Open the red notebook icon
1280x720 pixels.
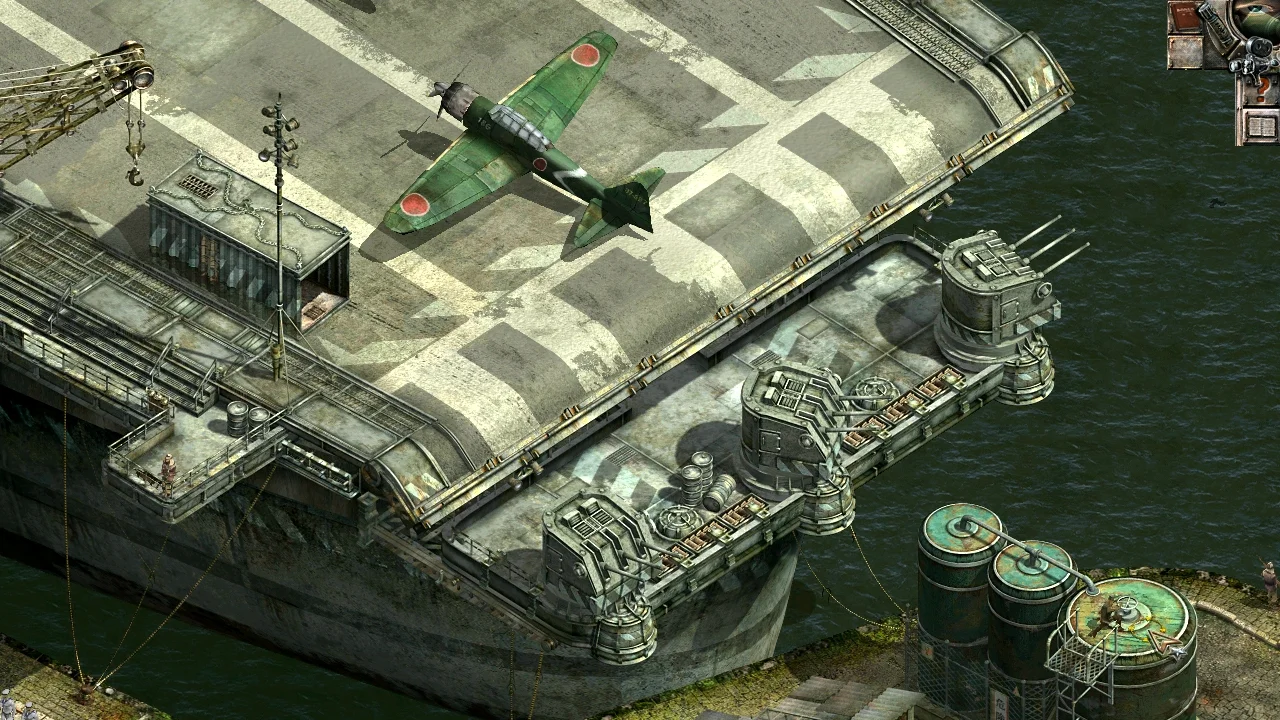[x=1185, y=15]
